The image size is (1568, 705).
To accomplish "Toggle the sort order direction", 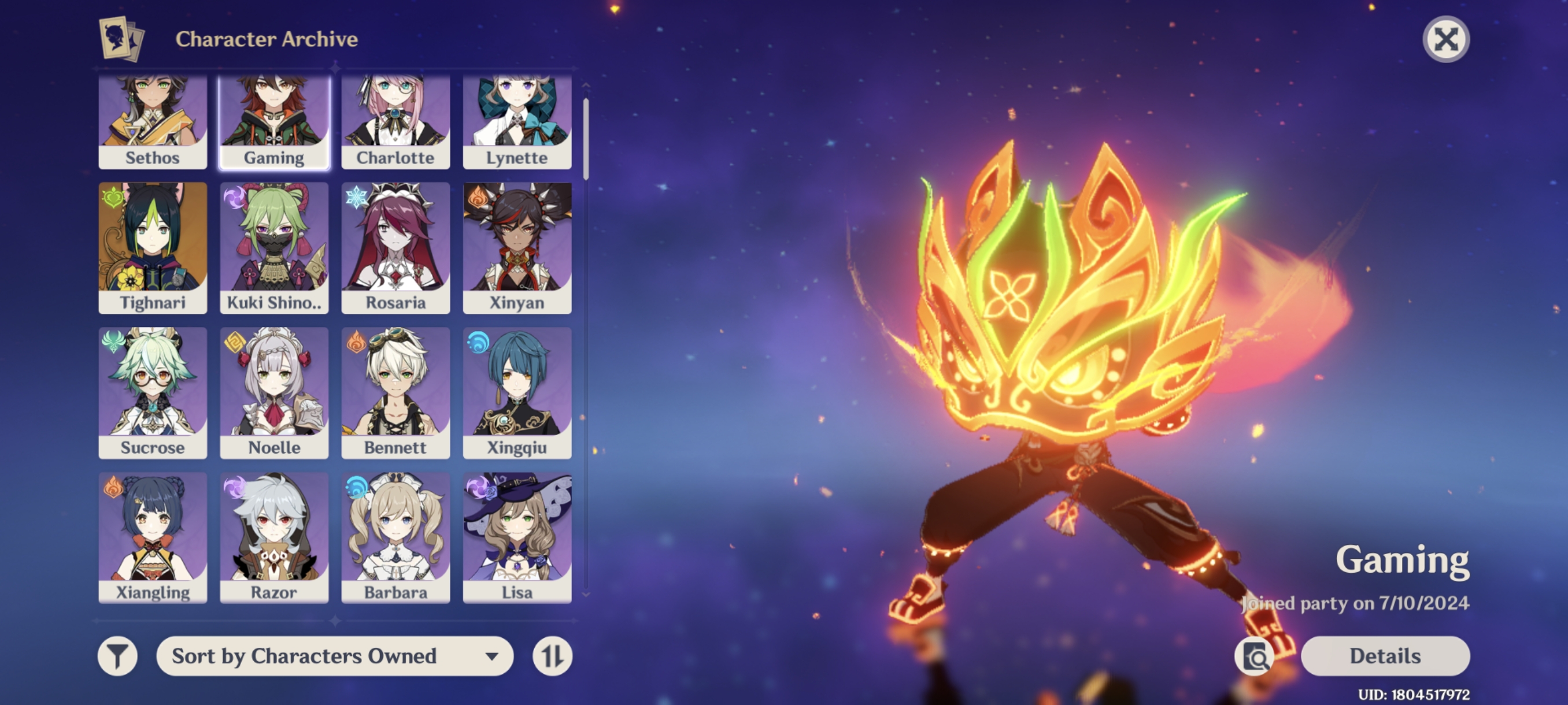I will 553,656.
